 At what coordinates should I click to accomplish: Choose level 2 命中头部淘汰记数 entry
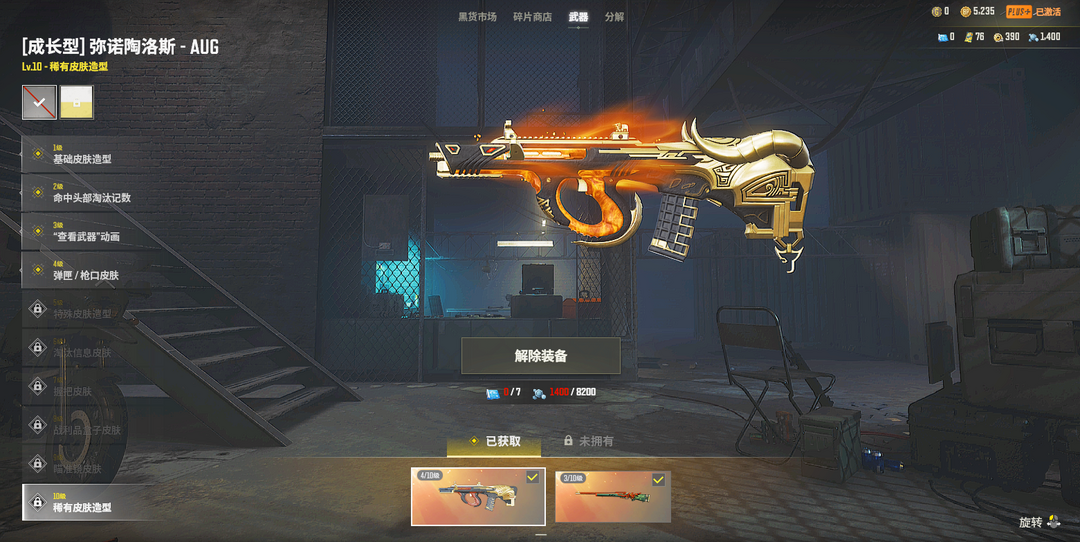click(86, 193)
